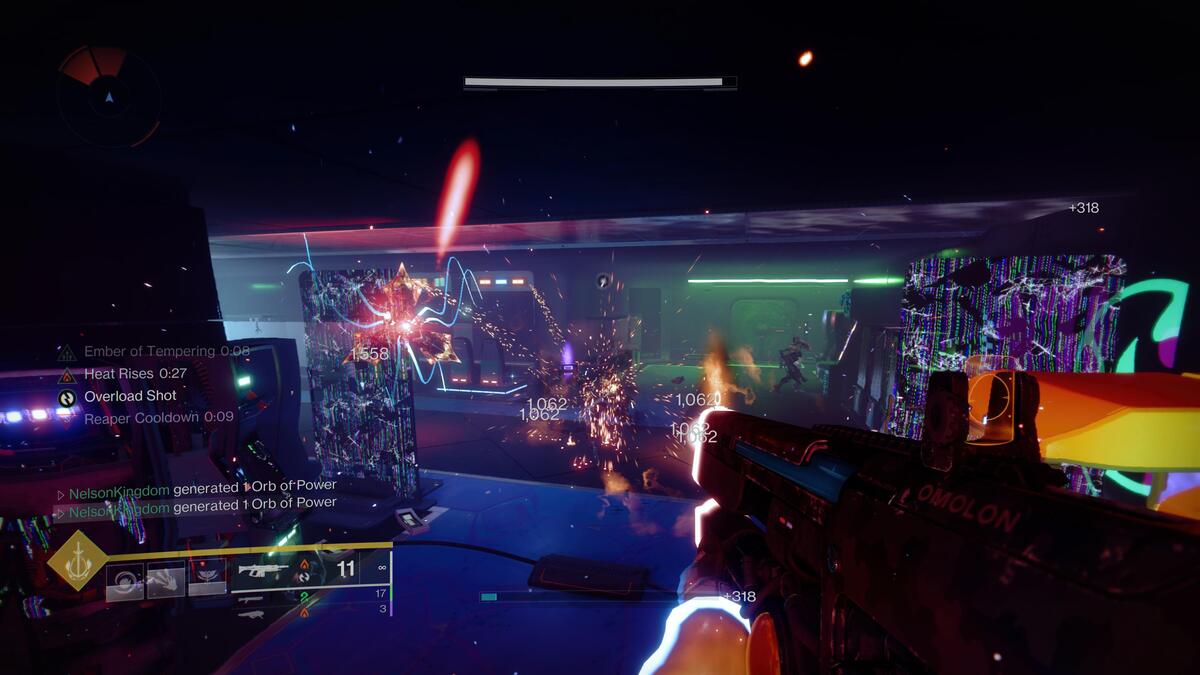1200x675 pixels.
Task: Use the melee hand ability slot
Action: 166,578
